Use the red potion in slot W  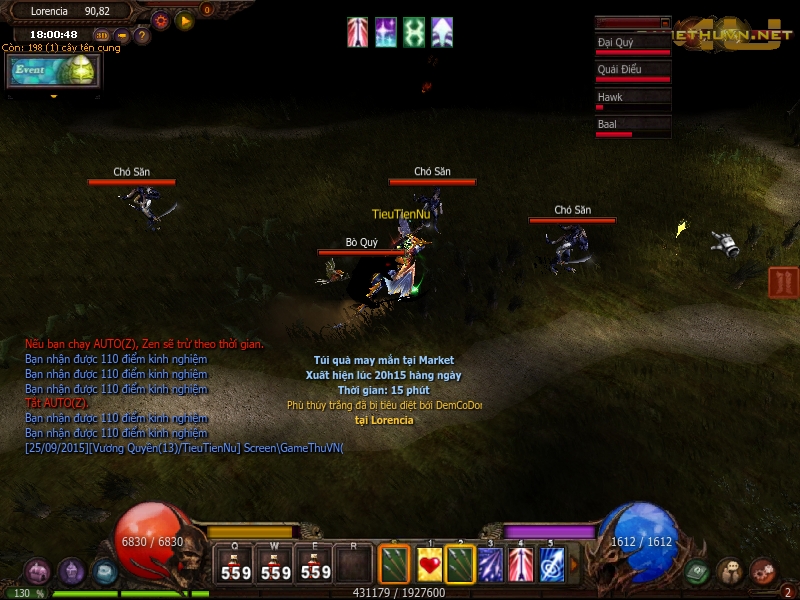click(276, 563)
